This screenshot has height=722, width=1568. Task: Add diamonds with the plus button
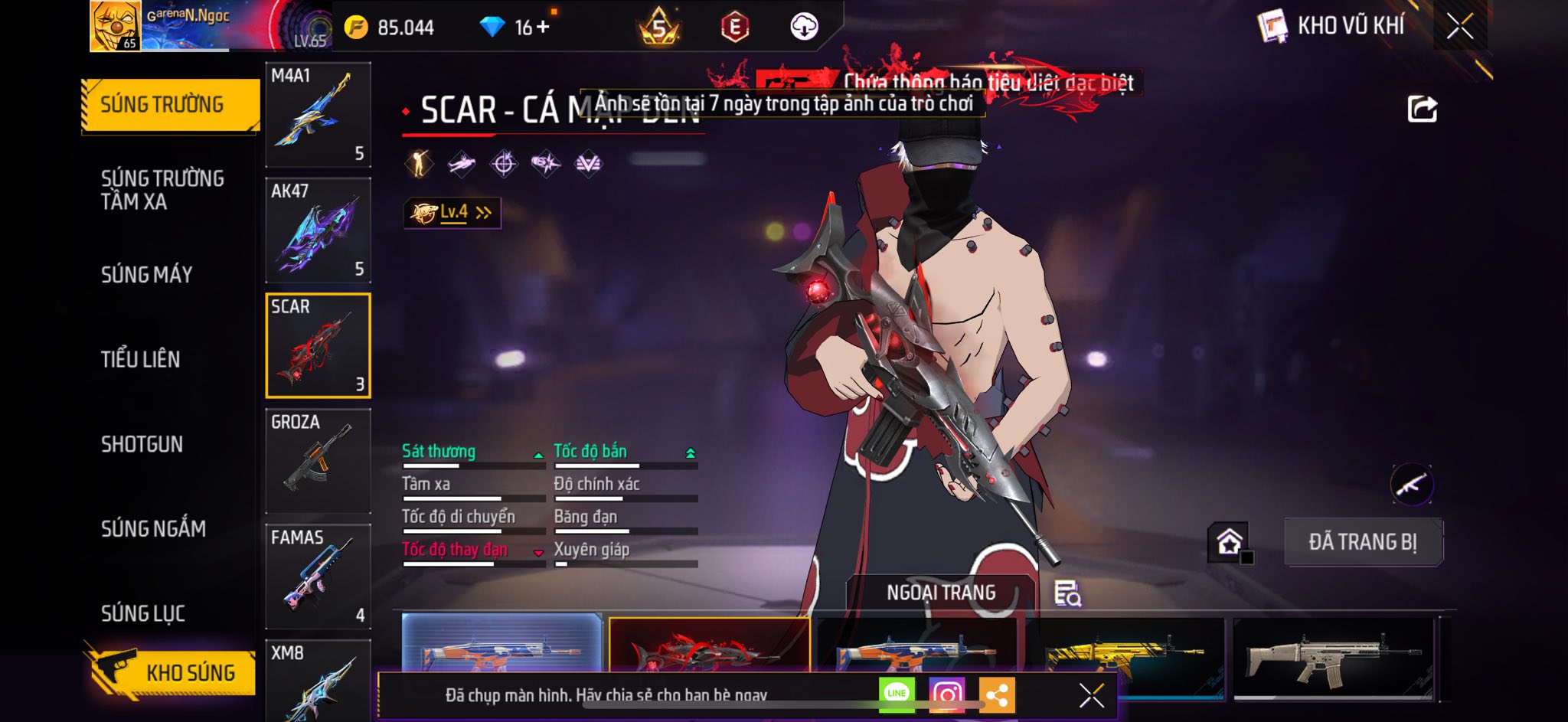click(543, 28)
